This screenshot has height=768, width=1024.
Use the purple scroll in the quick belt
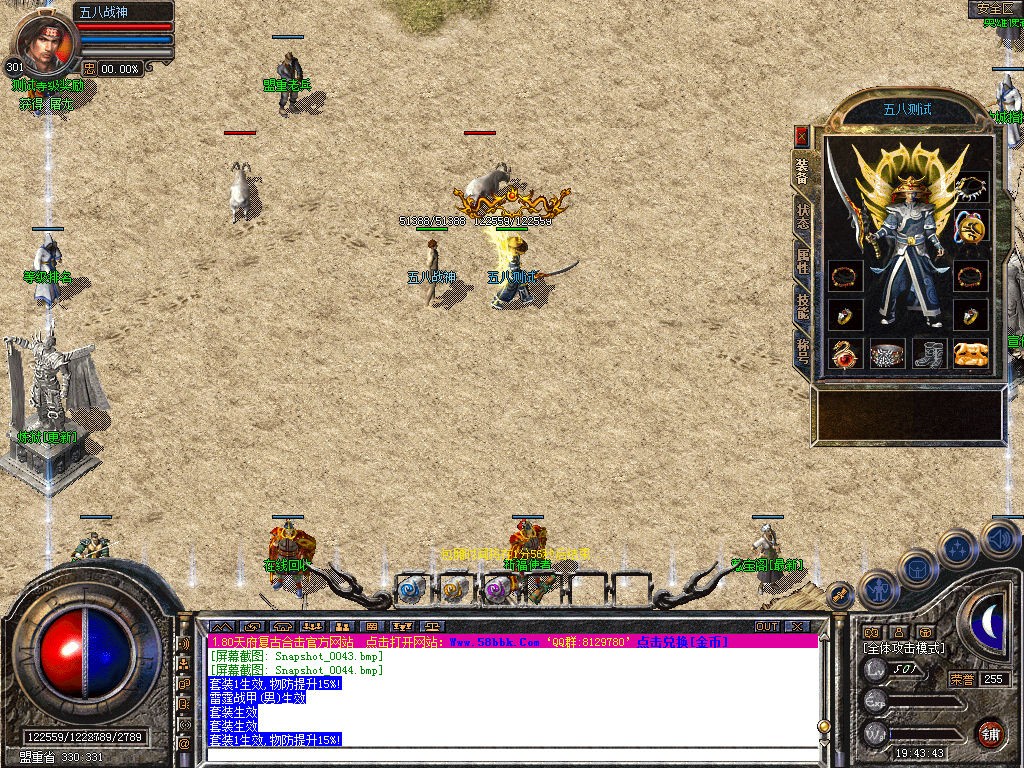point(497,590)
